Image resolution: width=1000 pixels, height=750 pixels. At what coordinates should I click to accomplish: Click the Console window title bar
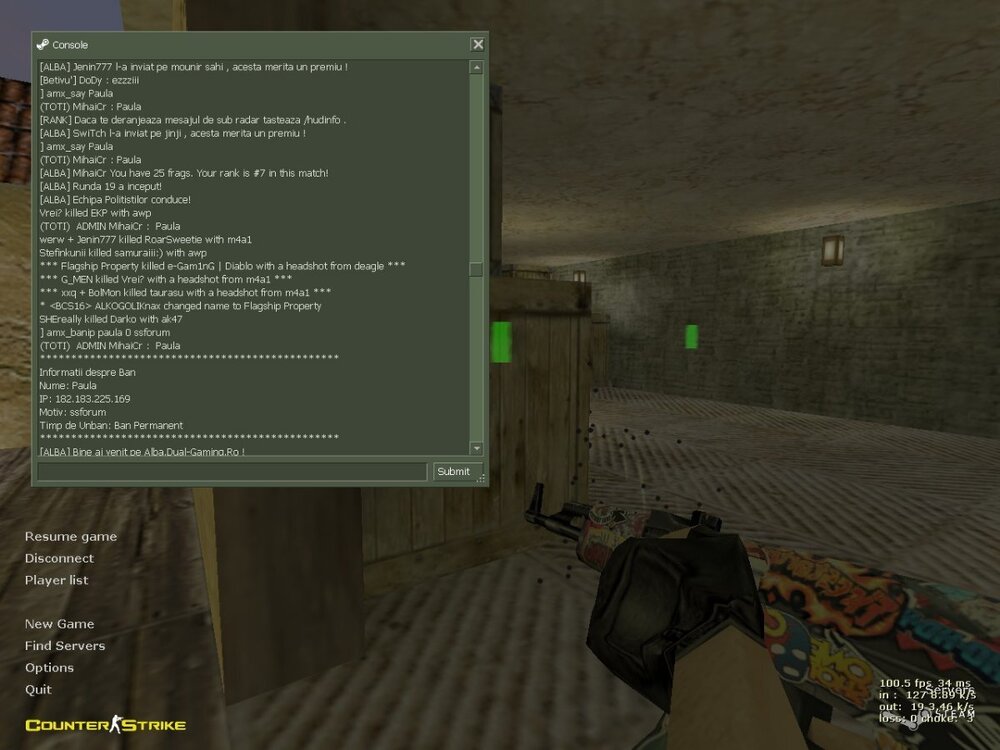250,44
